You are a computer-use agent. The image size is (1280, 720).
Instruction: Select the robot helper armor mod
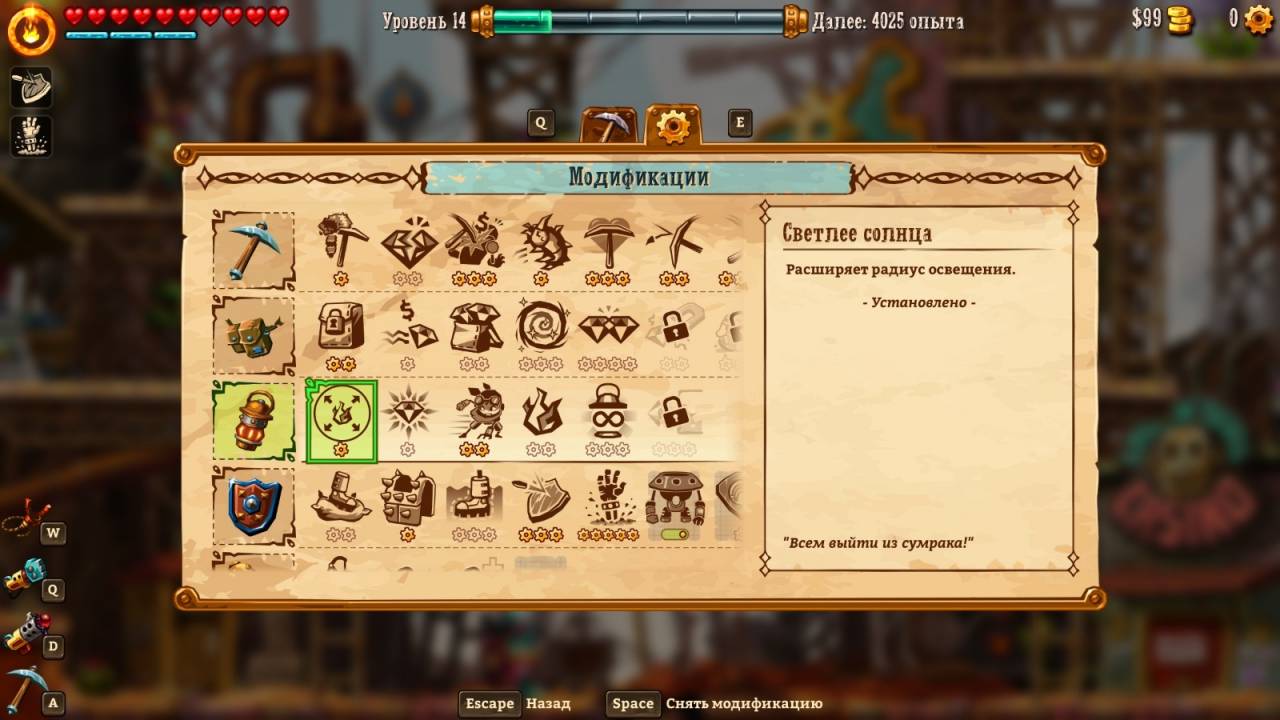(x=674, y=497)
